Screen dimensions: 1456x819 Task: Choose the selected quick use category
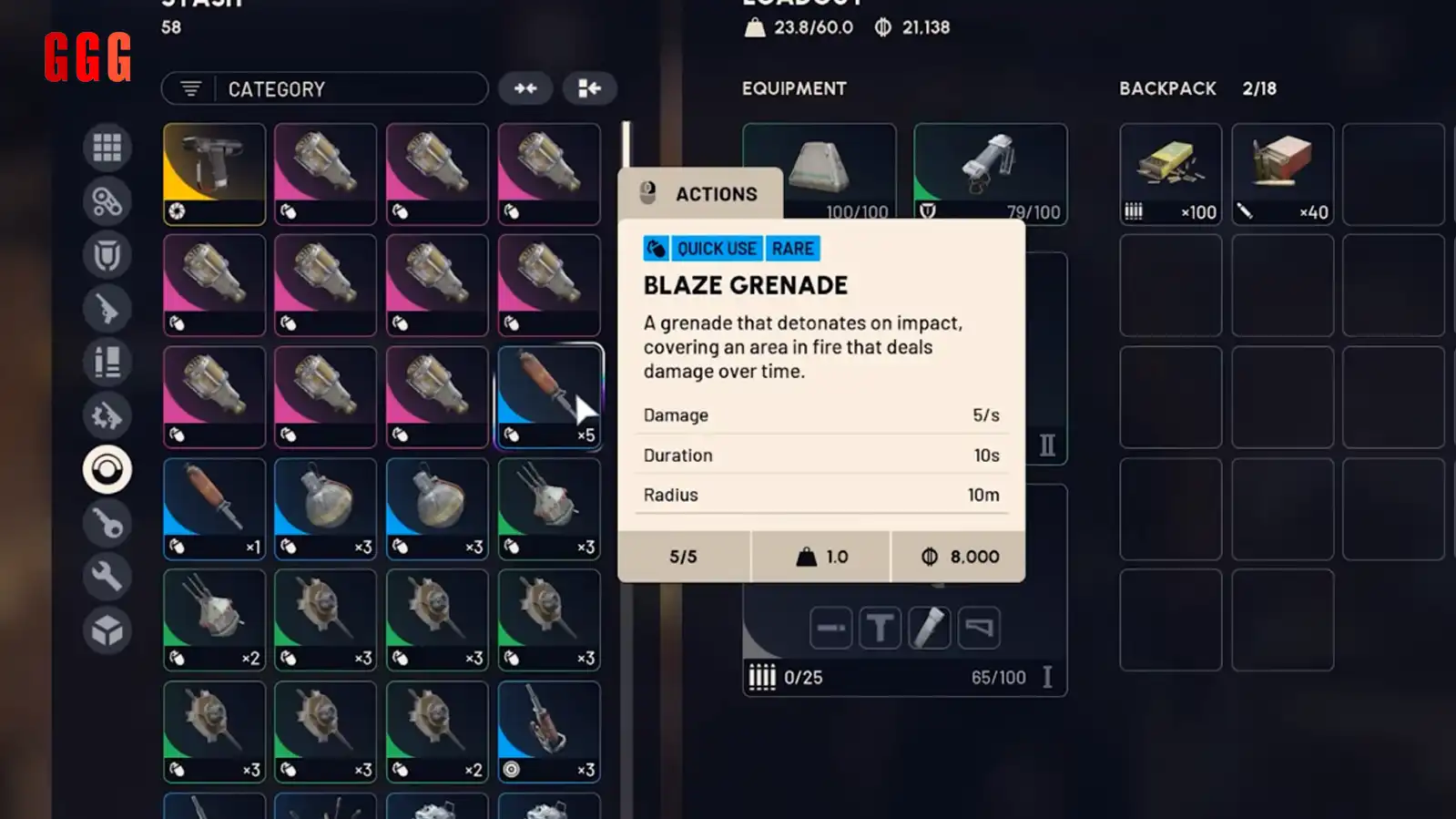(107, 470)
